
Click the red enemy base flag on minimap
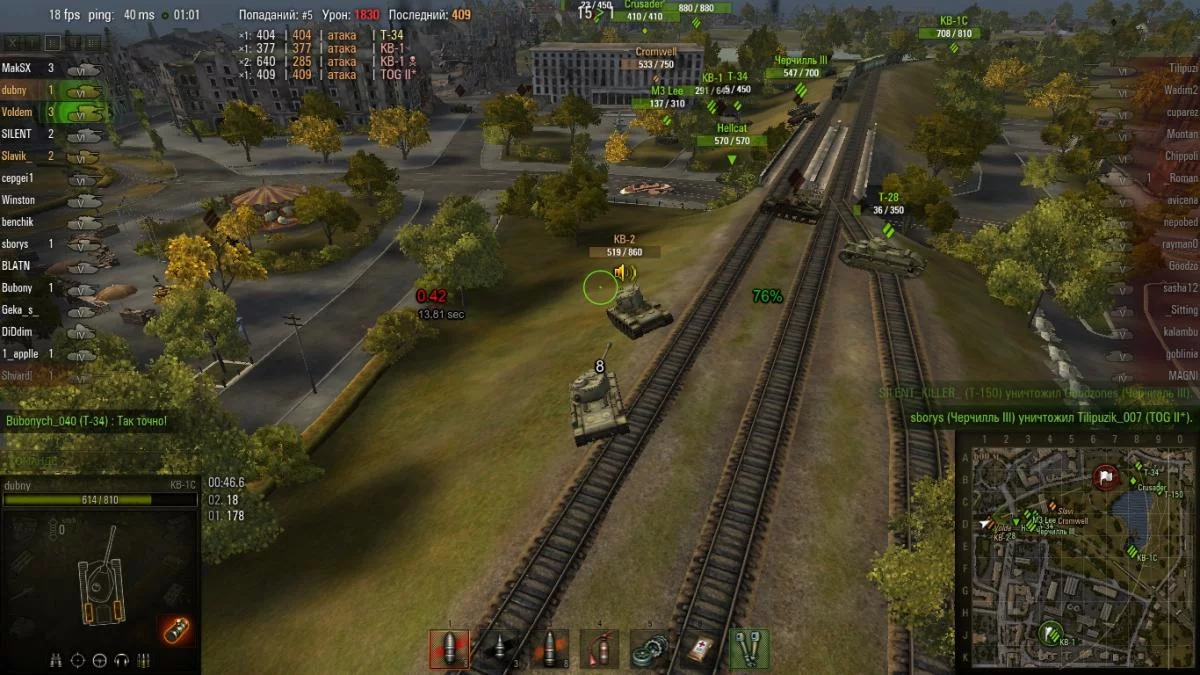(x=1105, y=477)
